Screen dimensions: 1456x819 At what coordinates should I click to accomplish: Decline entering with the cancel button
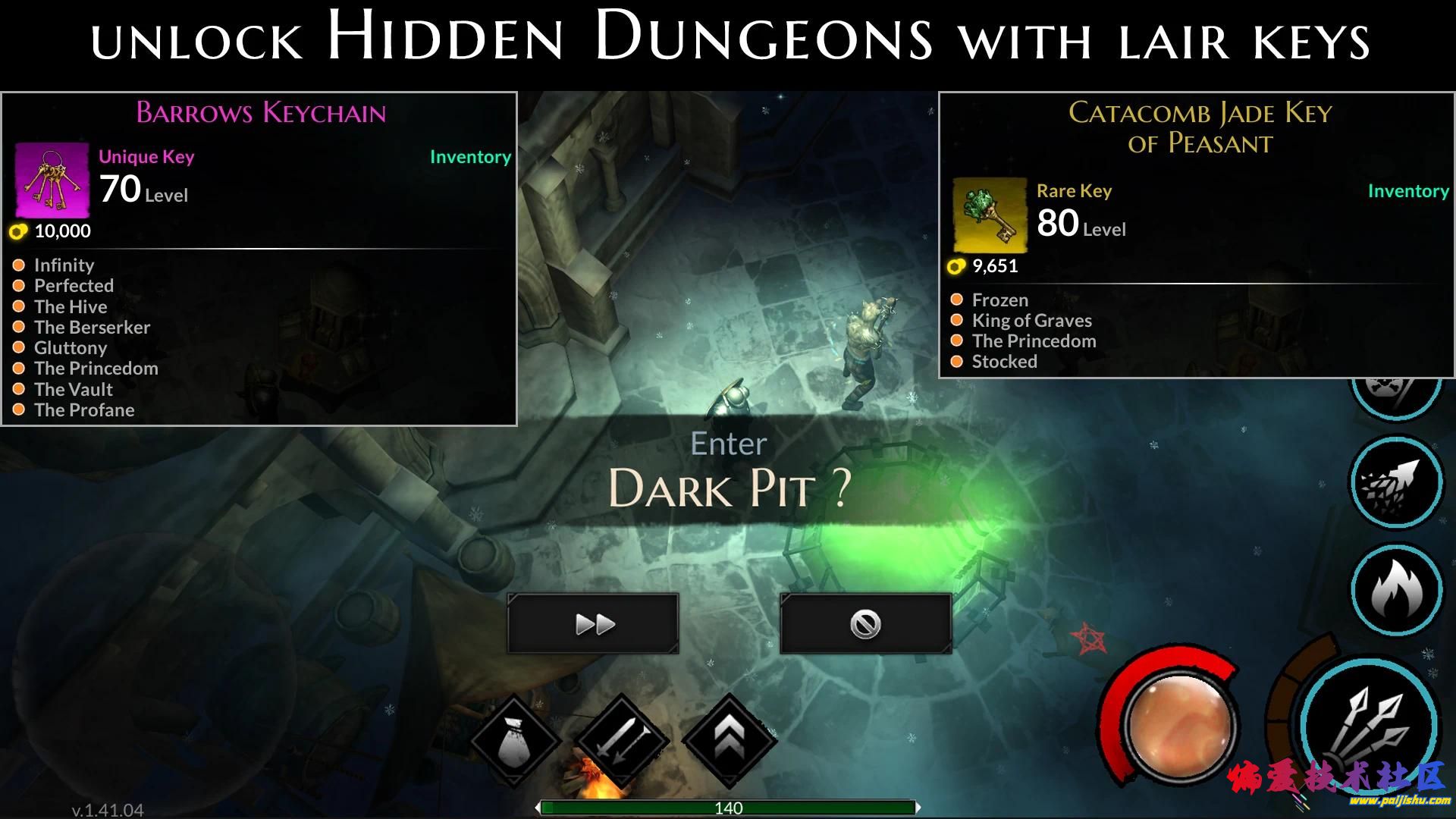click(x=865, y=624)
